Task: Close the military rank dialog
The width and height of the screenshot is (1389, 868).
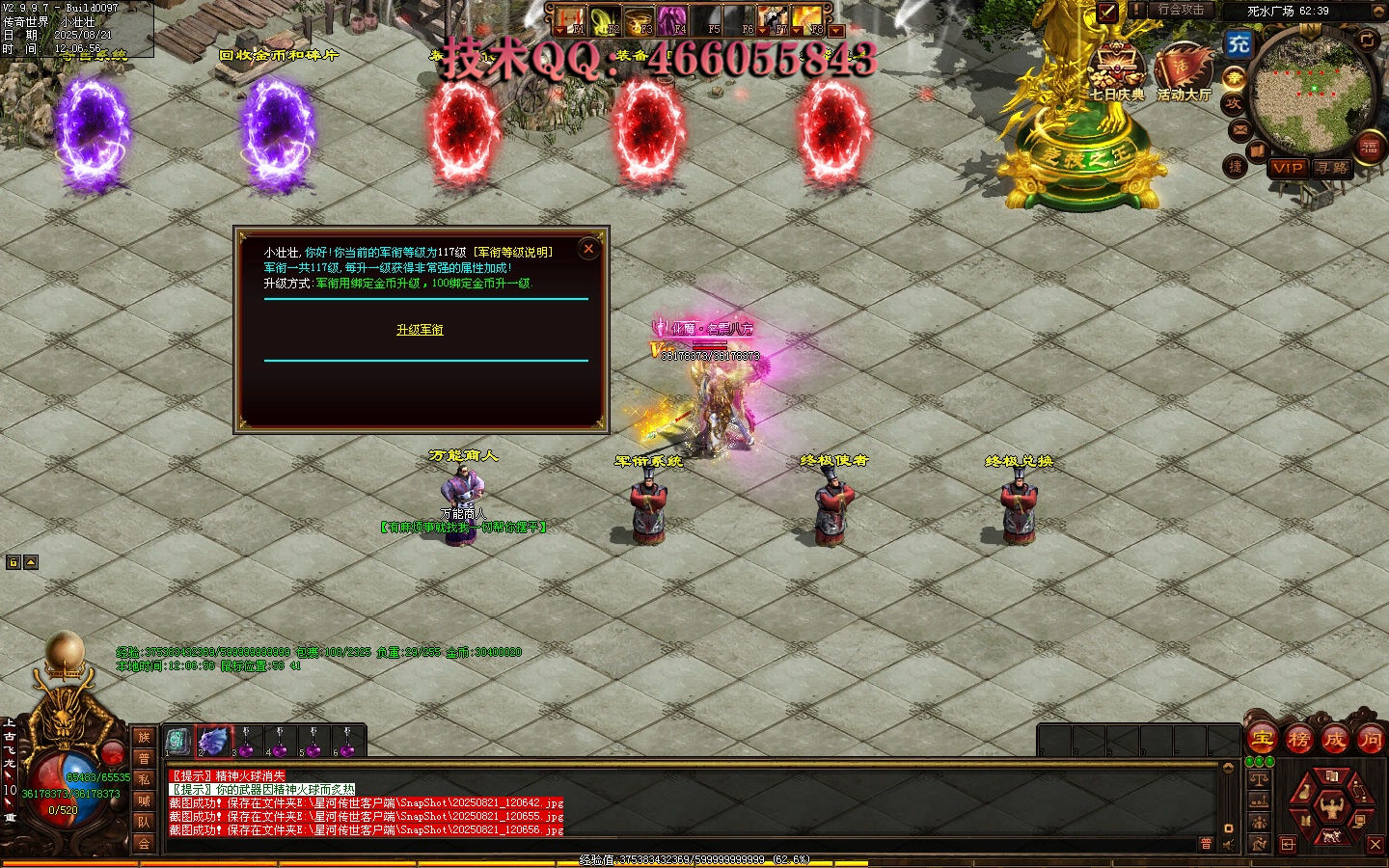Action: [x=588, y=249]
